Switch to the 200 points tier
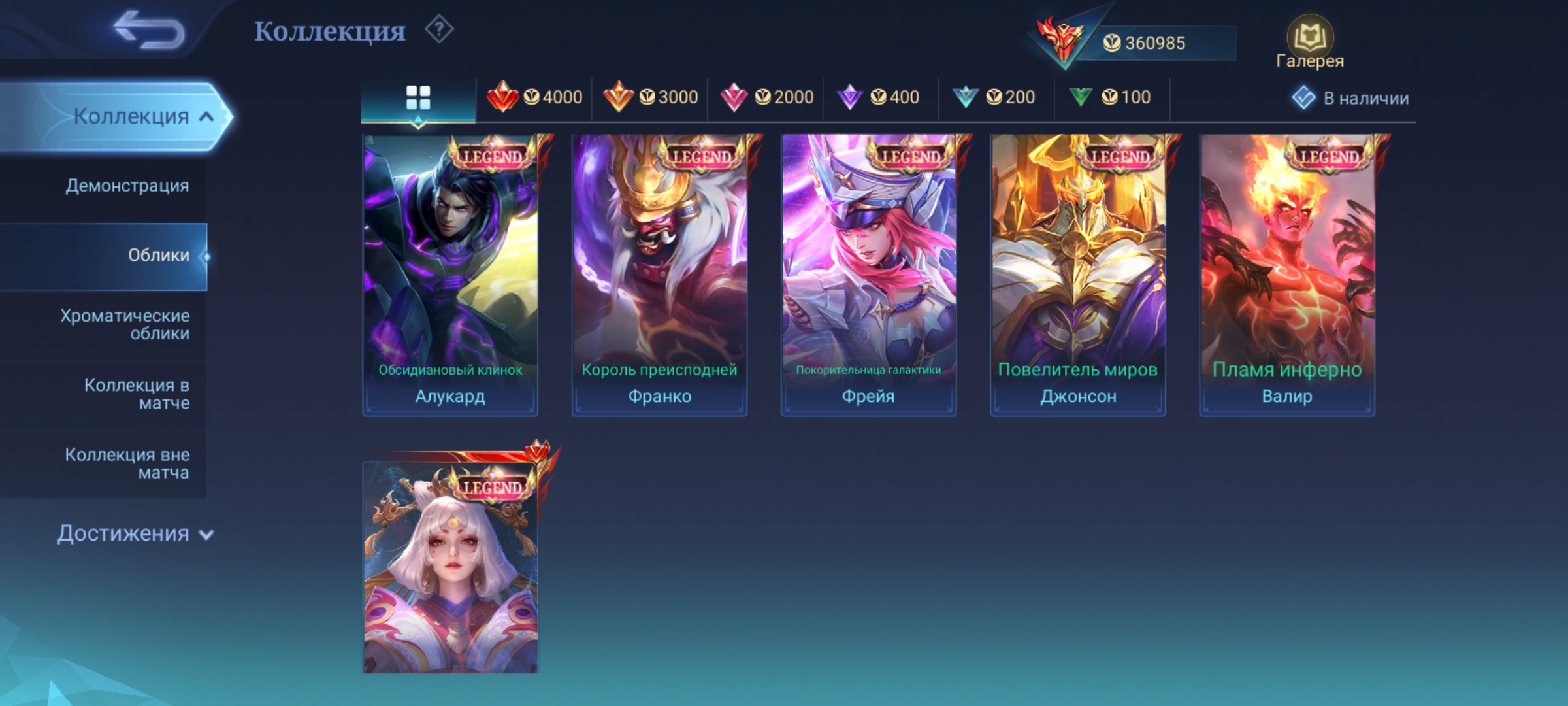The image size is (1568, 706). (x=994, y=98)
